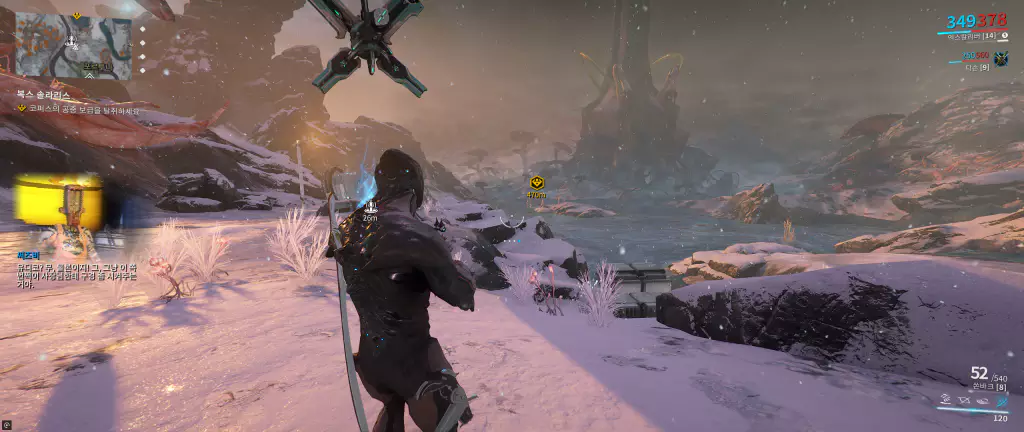Viewport: 1024px width, 432px height.
Task: Activate the second warframe ability icon
Action: click(964, 402)
